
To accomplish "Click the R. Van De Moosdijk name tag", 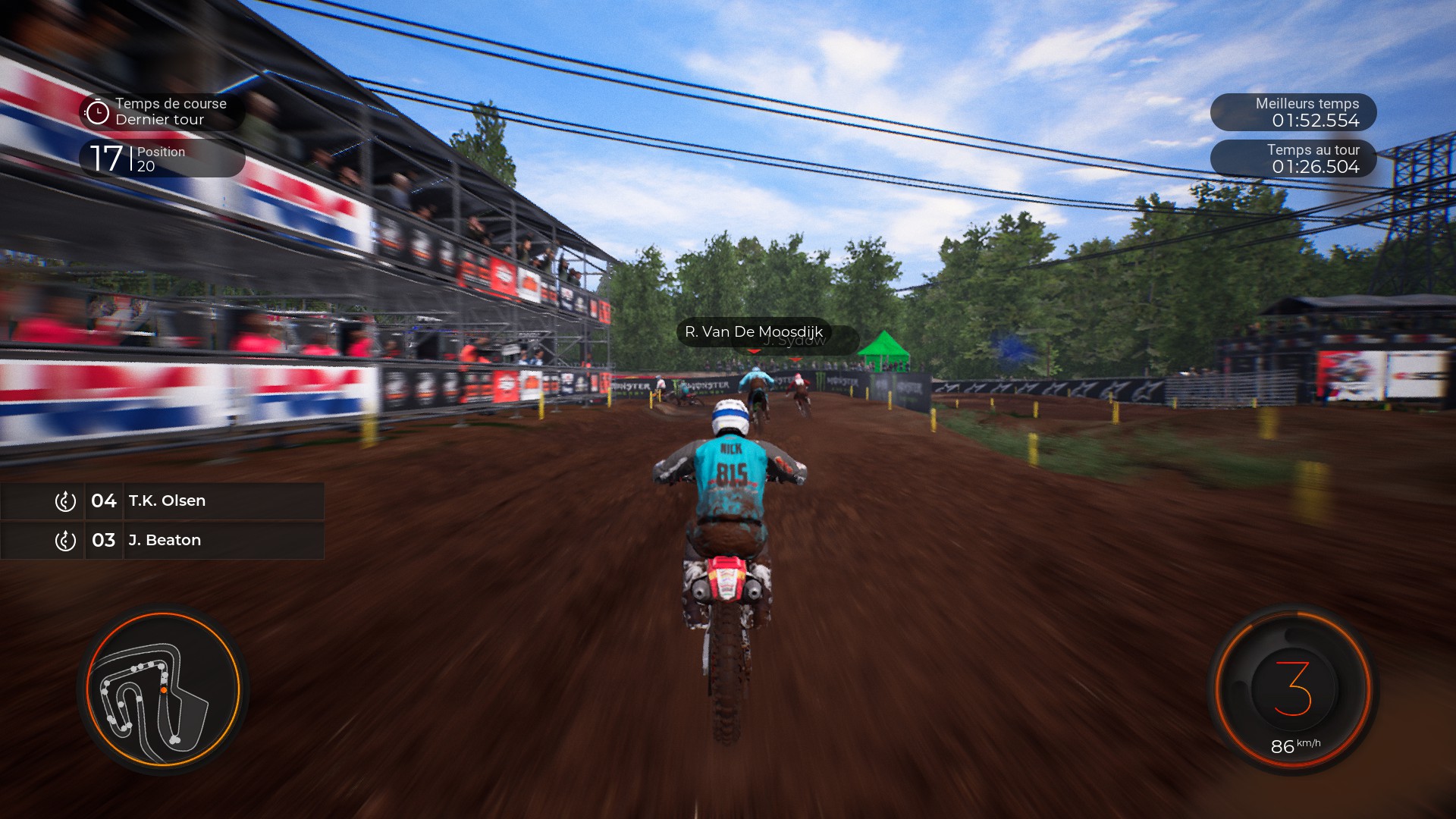I will 753,331.
